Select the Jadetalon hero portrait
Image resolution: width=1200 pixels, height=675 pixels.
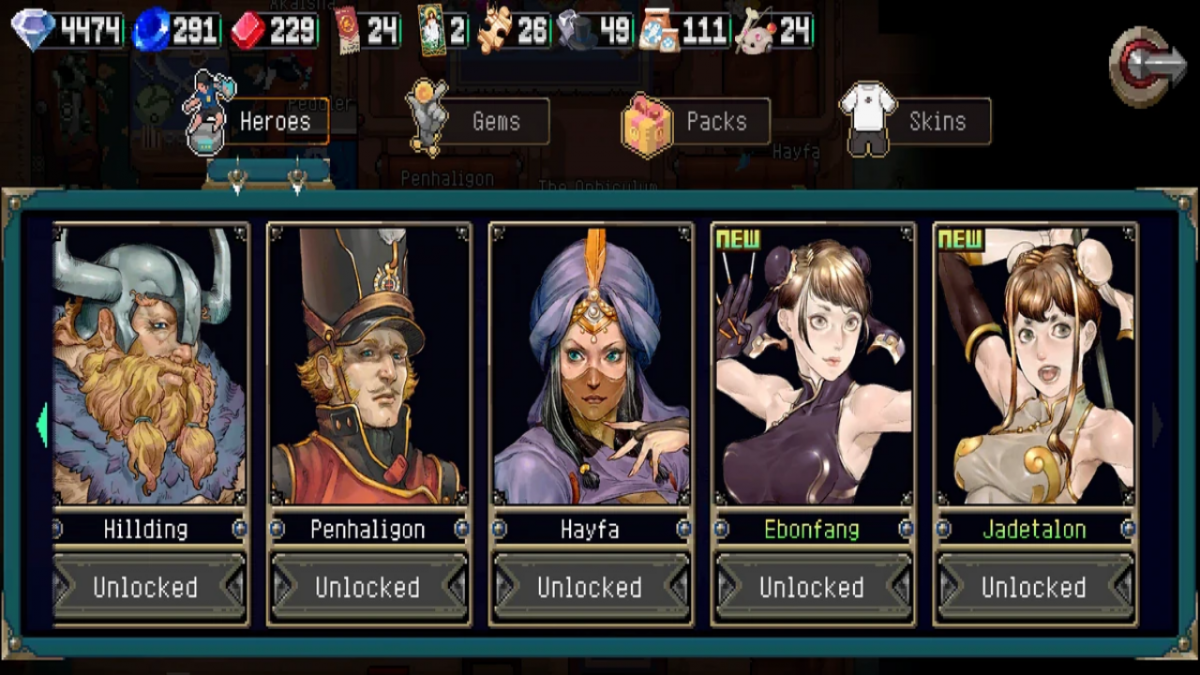(x=1034, y=365)
